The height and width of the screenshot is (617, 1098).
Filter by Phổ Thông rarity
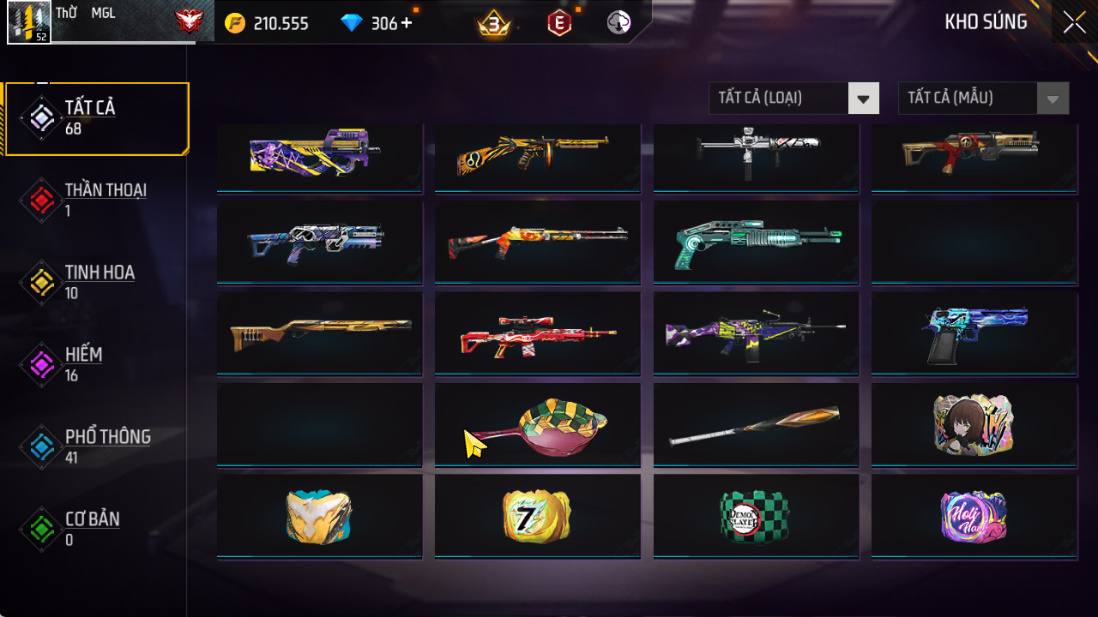click(96, 446)
